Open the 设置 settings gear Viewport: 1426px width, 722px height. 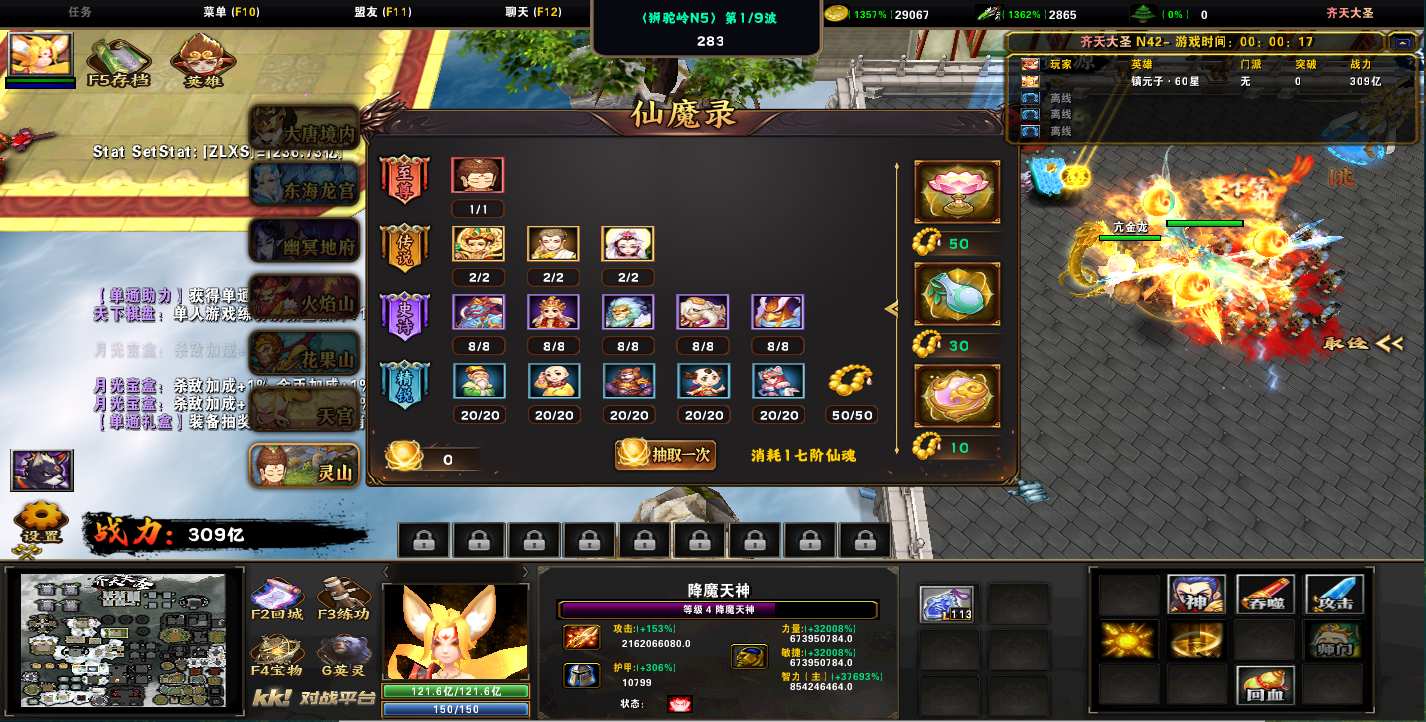[x=41, y=523]
